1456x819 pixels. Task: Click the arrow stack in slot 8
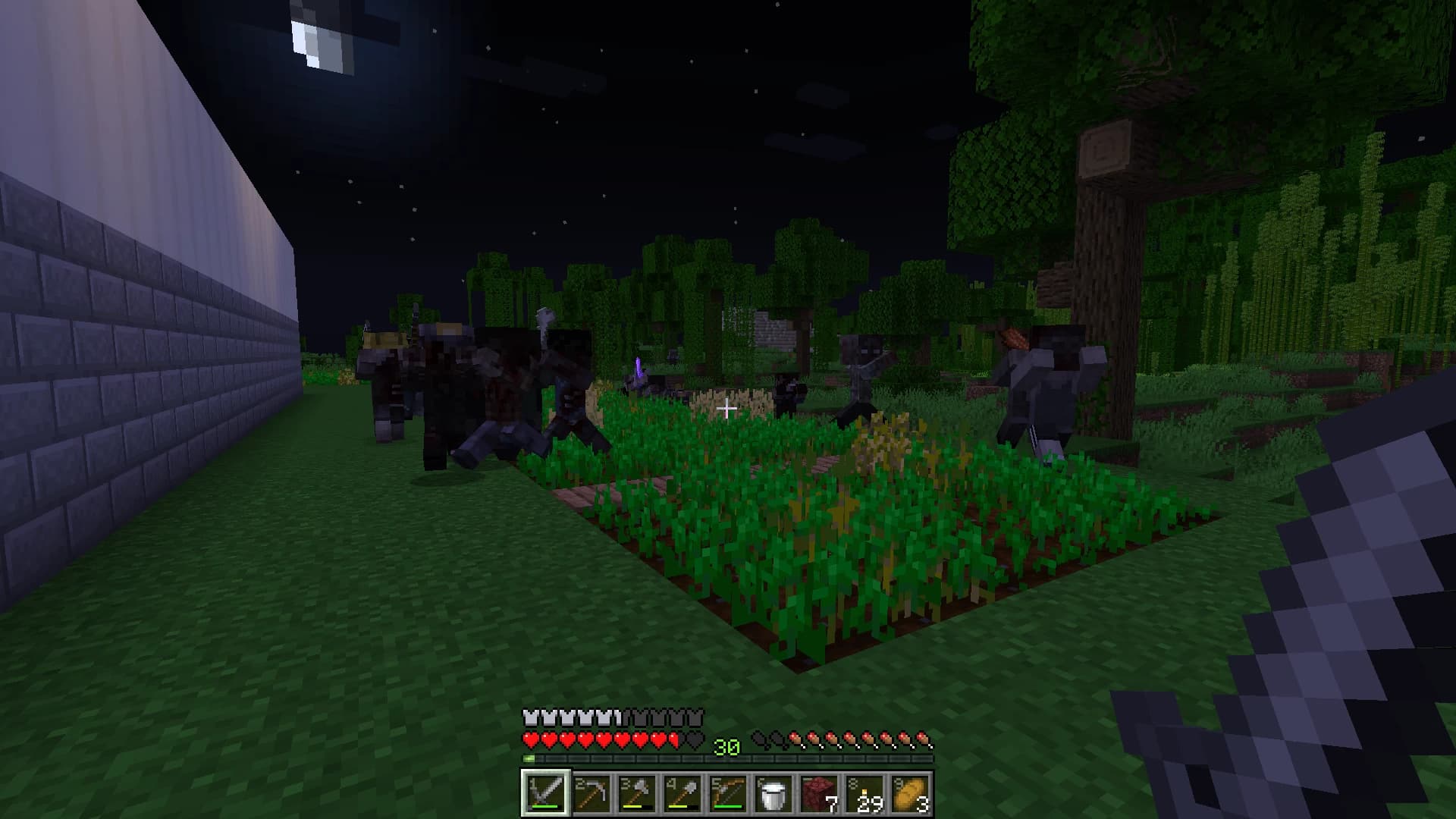coord(863,795)
